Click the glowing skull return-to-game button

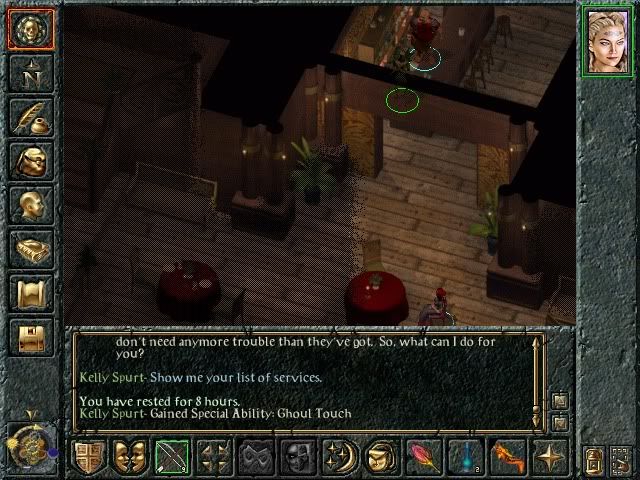[x=31, y=29]
